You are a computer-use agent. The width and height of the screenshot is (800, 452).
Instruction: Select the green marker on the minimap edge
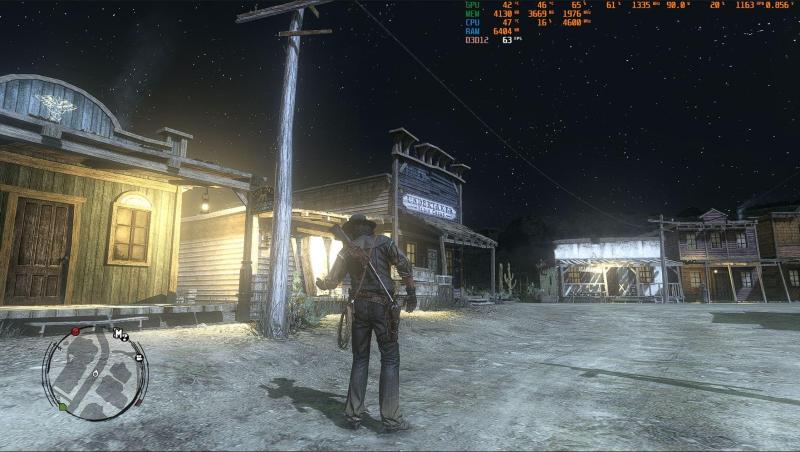pos(62,408)
